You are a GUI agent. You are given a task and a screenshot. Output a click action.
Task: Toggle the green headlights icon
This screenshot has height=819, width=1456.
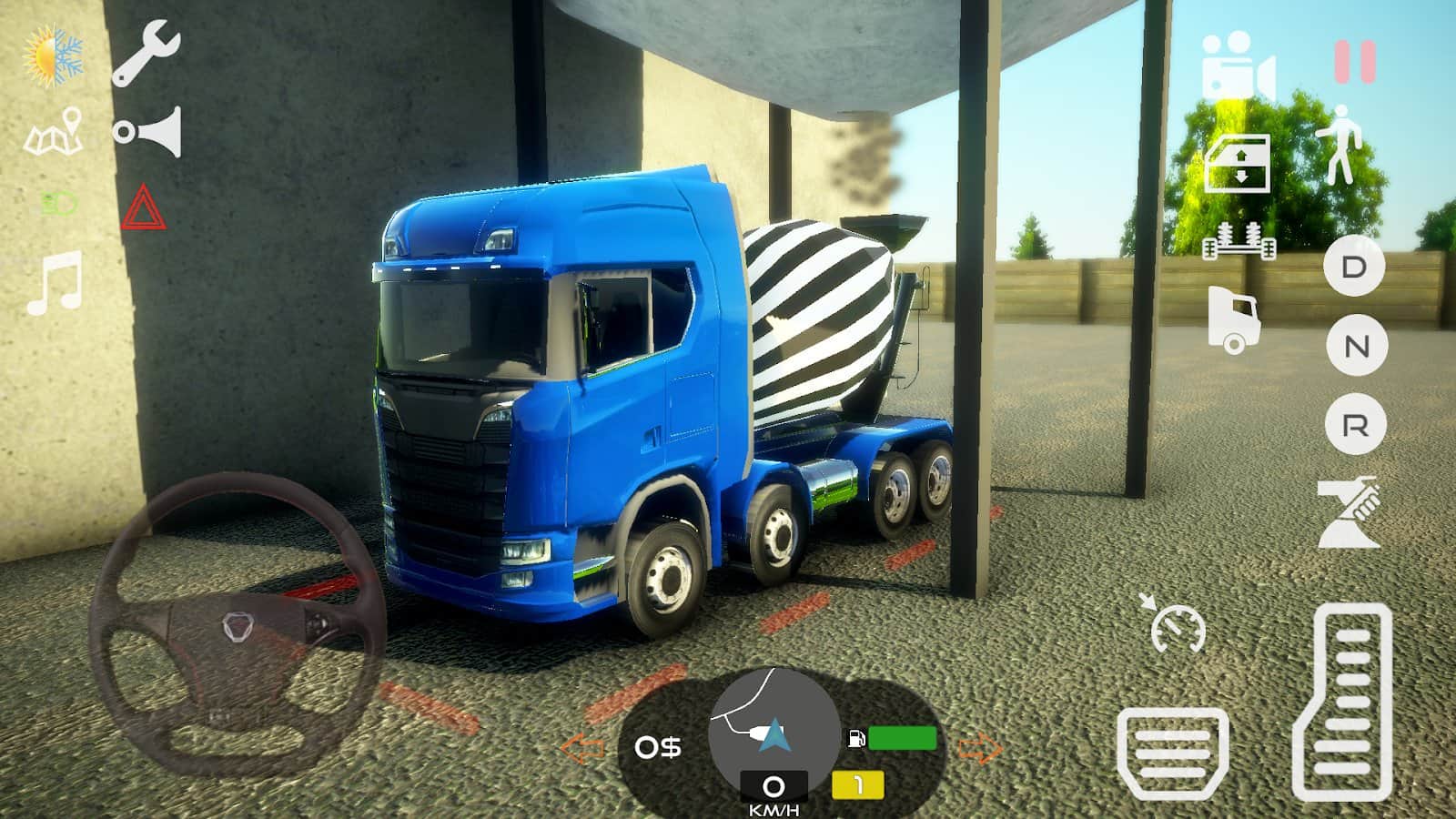point(58,205)
